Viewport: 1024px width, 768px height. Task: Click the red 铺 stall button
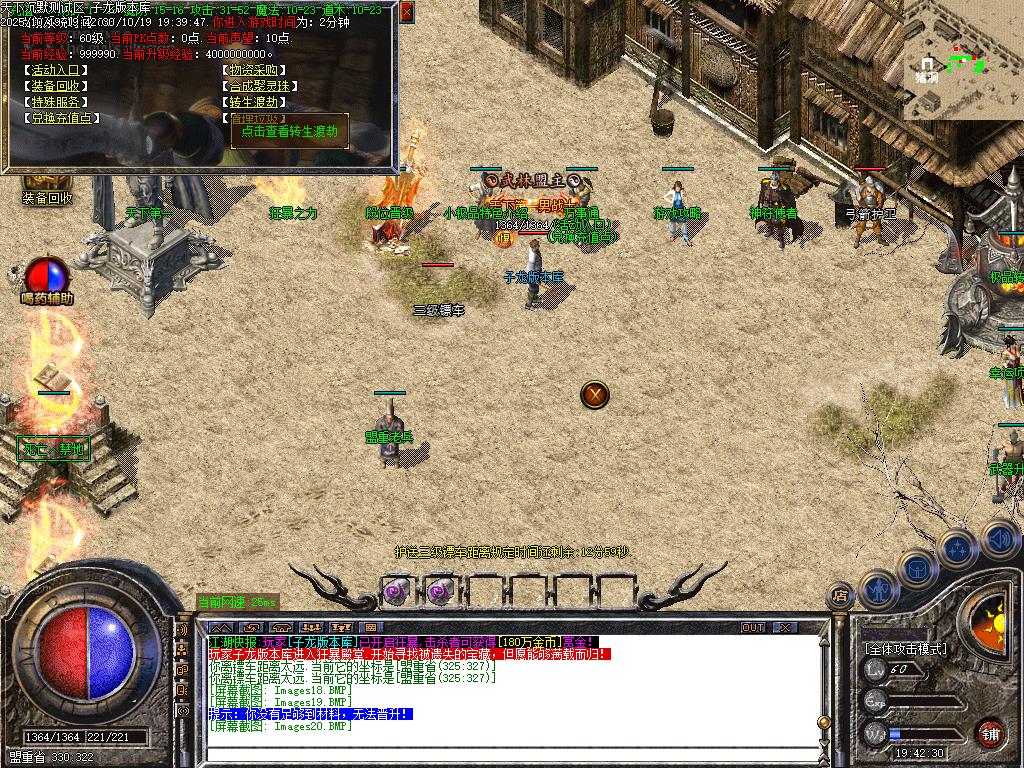[x=991, y=733]
